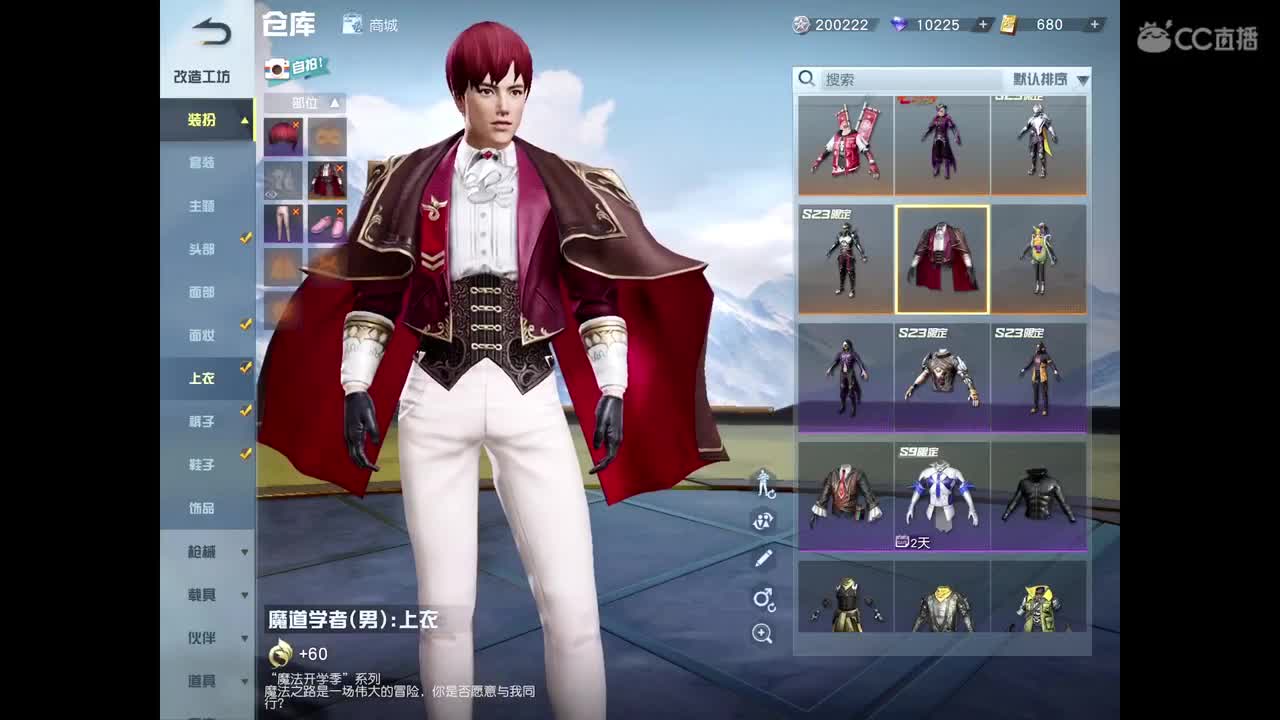1280x720 pixels.
Task: Remove the red hair item via its X mark
Action: click(296, 125)
